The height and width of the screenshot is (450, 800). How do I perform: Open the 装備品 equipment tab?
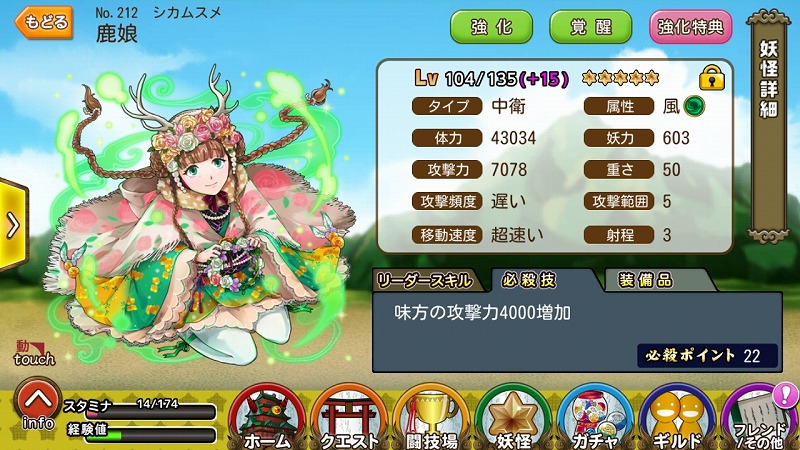(644, 281)
